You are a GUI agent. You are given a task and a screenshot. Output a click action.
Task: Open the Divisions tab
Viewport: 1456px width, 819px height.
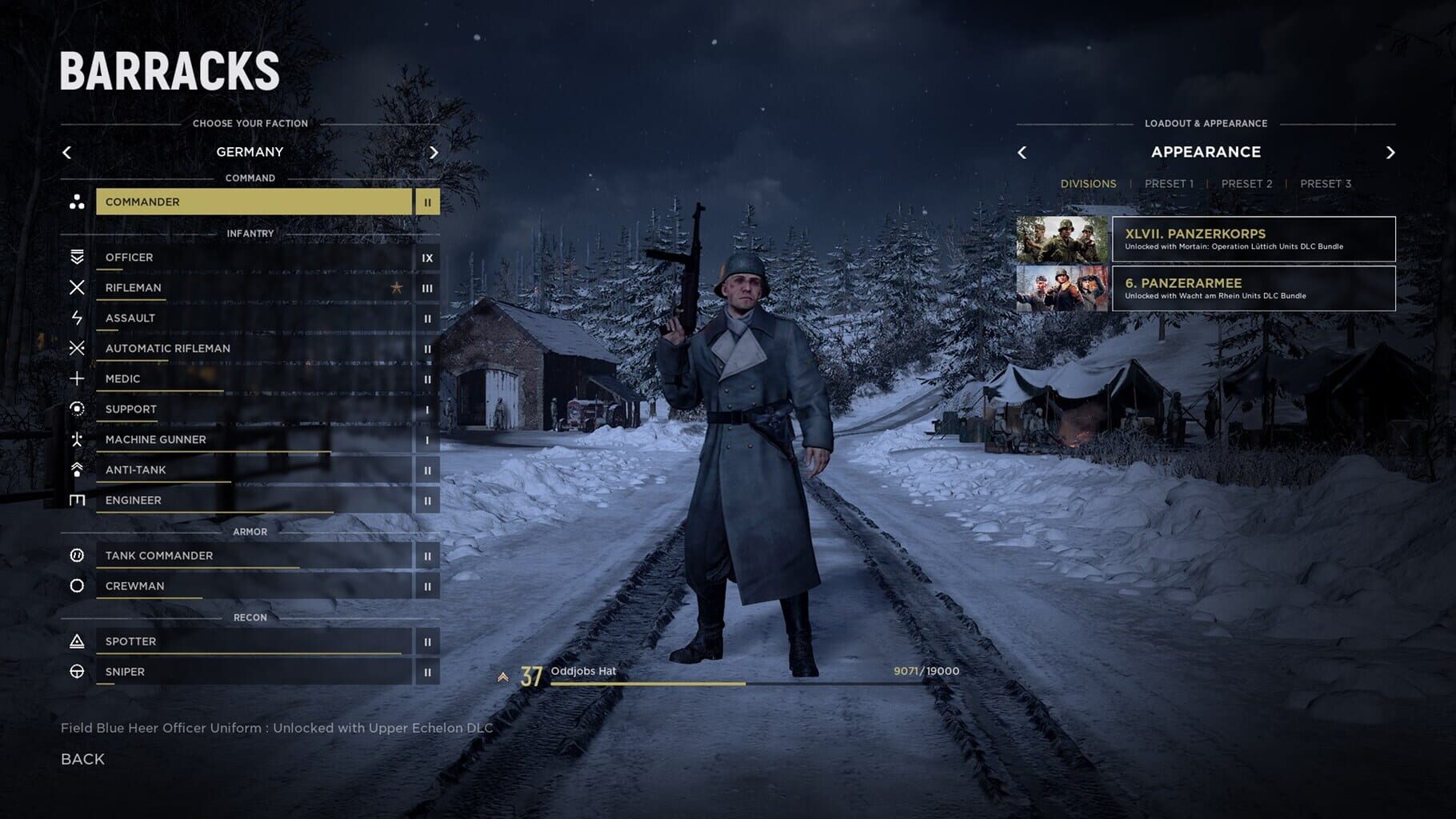click(x=1090, y=183)
